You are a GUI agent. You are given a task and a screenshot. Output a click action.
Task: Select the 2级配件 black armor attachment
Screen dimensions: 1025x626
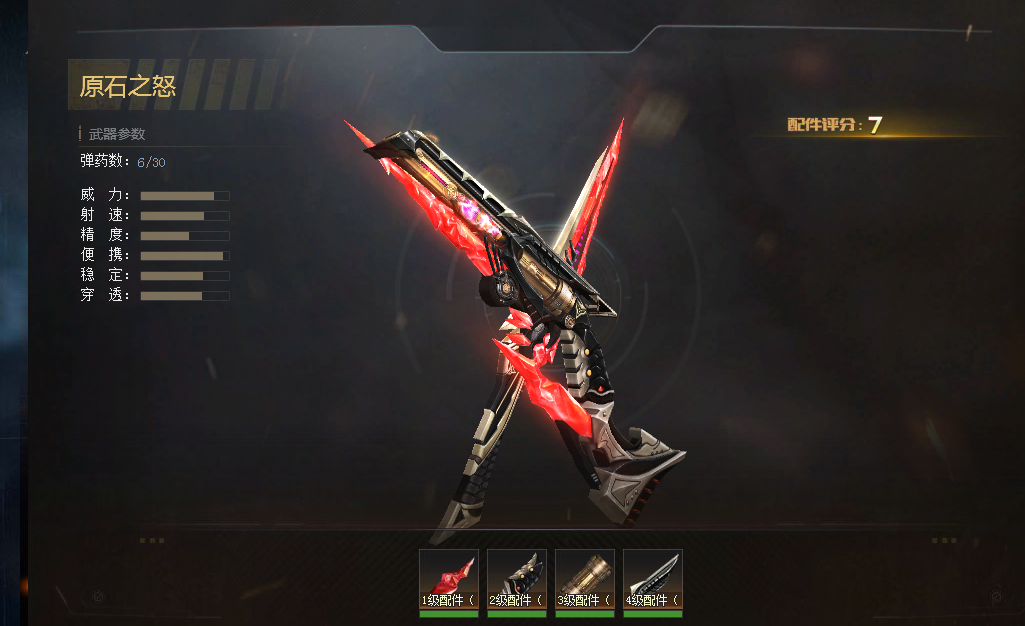pyautogui.click(x=516, y=580)
